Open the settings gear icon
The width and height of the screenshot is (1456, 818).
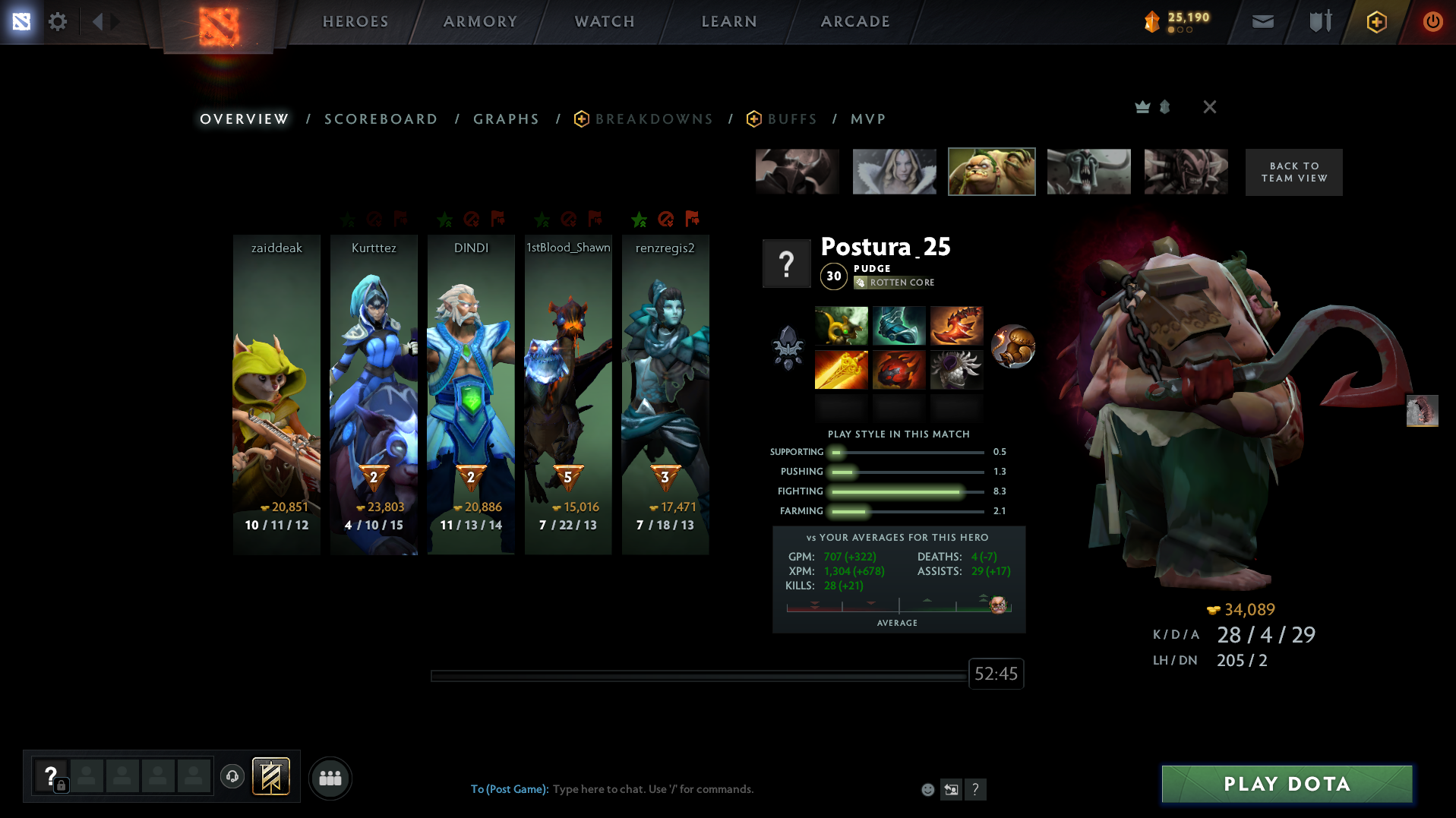pos(58,21)
